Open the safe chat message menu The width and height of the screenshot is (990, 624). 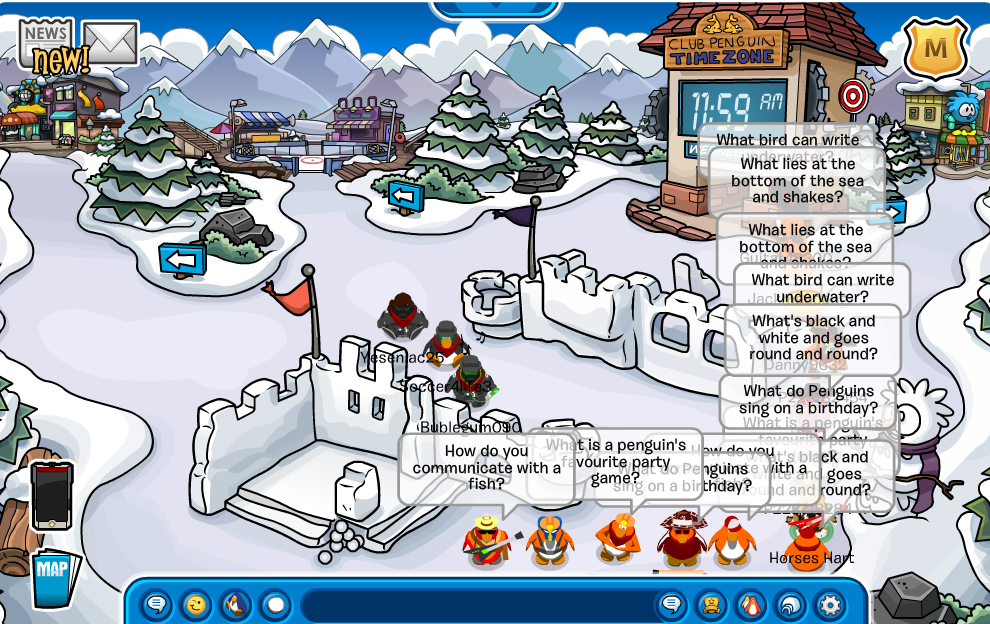[157, 605]
